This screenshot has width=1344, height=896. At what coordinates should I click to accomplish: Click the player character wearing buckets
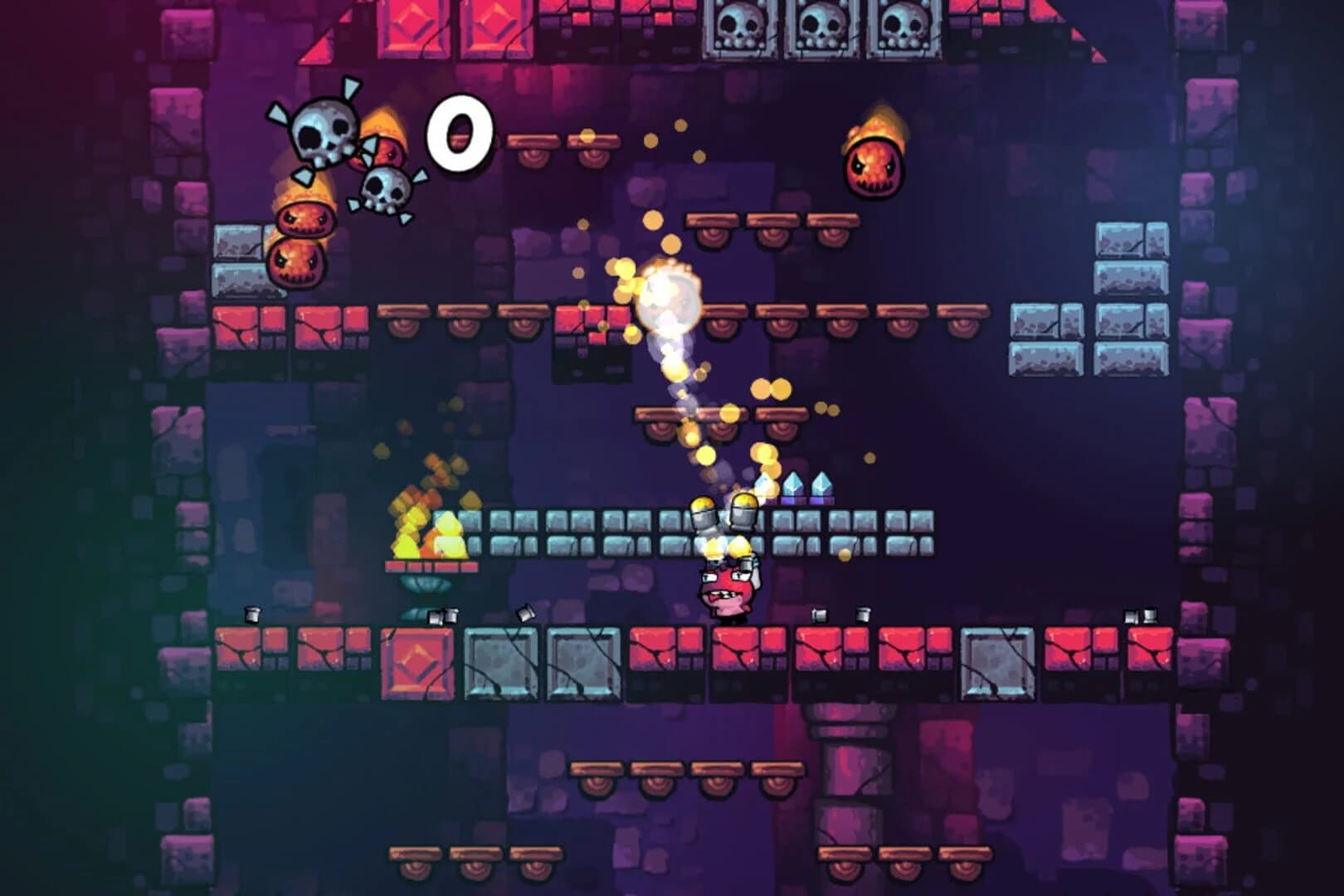(726, 589)
